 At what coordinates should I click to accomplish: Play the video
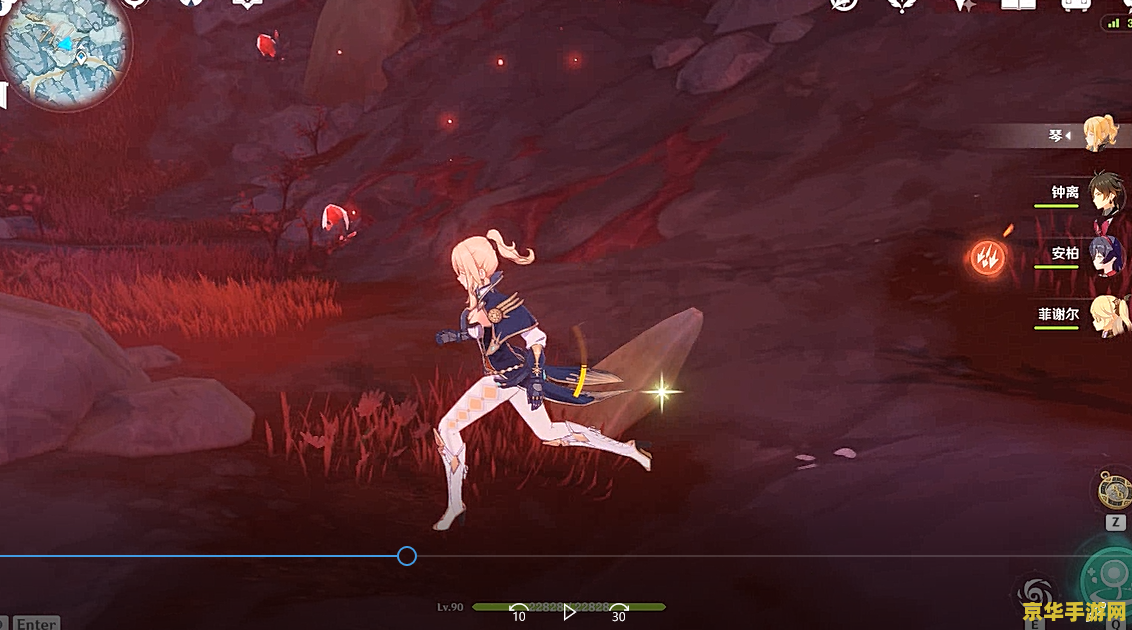569,612
